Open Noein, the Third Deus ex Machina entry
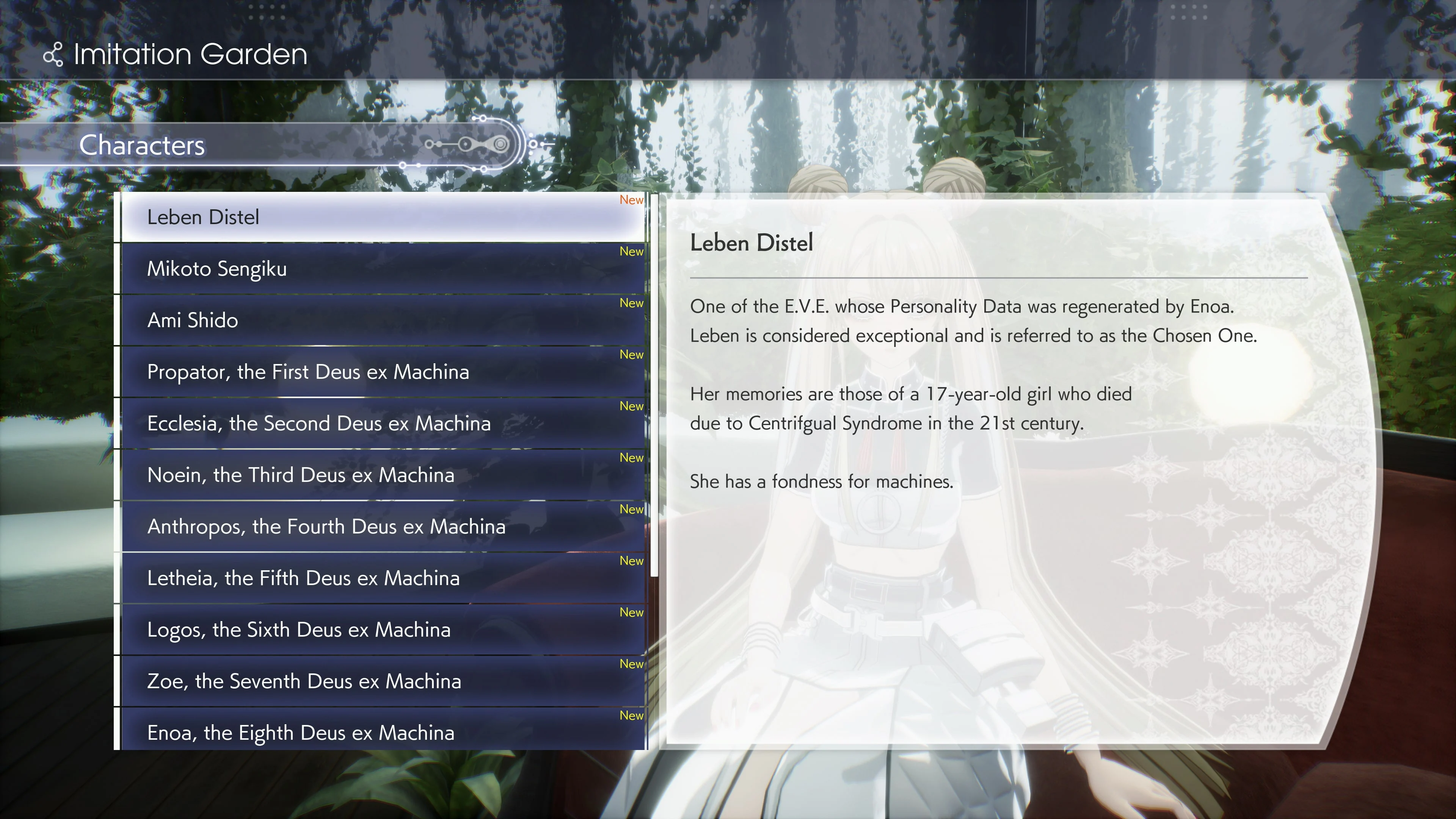Viewport: 1456px width, 819px height. point(301,475)
